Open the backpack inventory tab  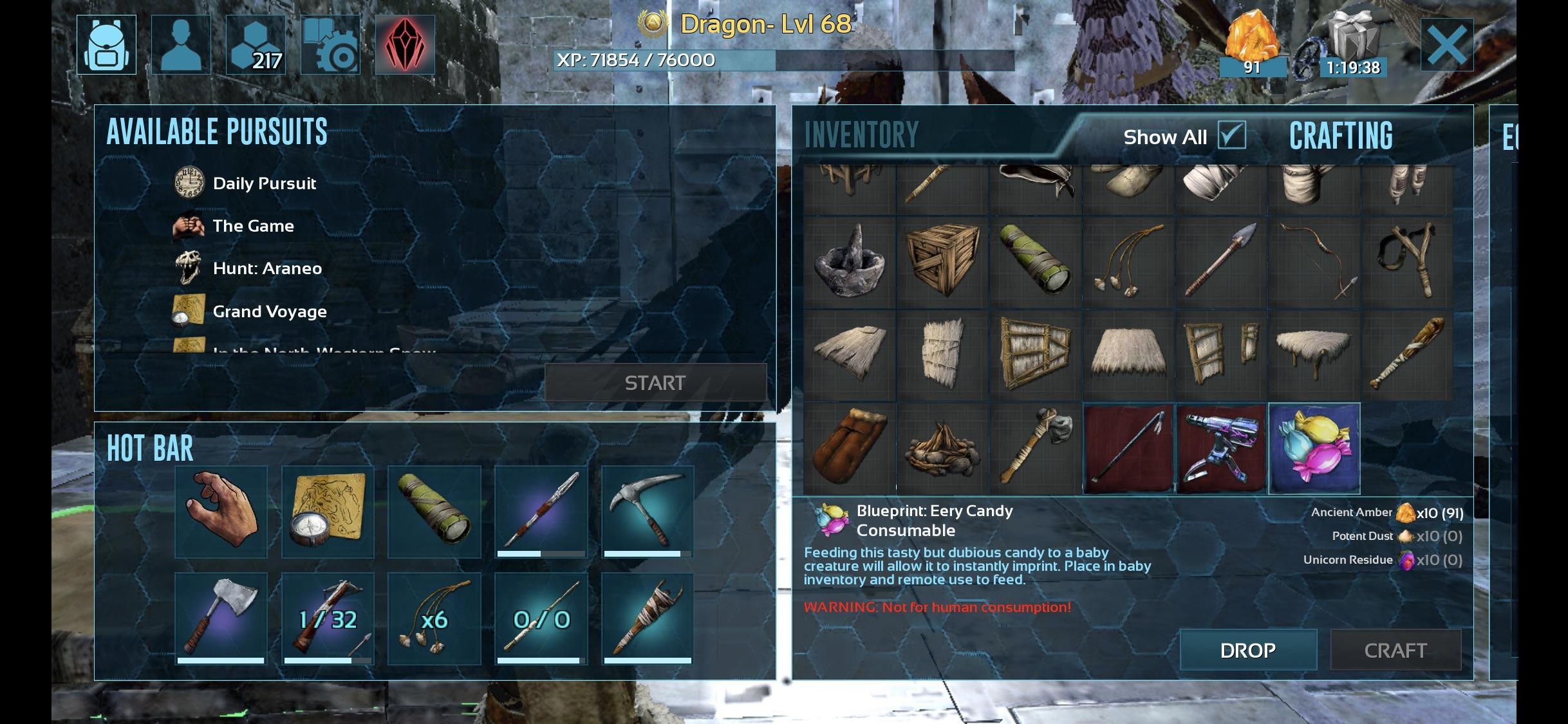pyautogui.click(x=106, y=45)
